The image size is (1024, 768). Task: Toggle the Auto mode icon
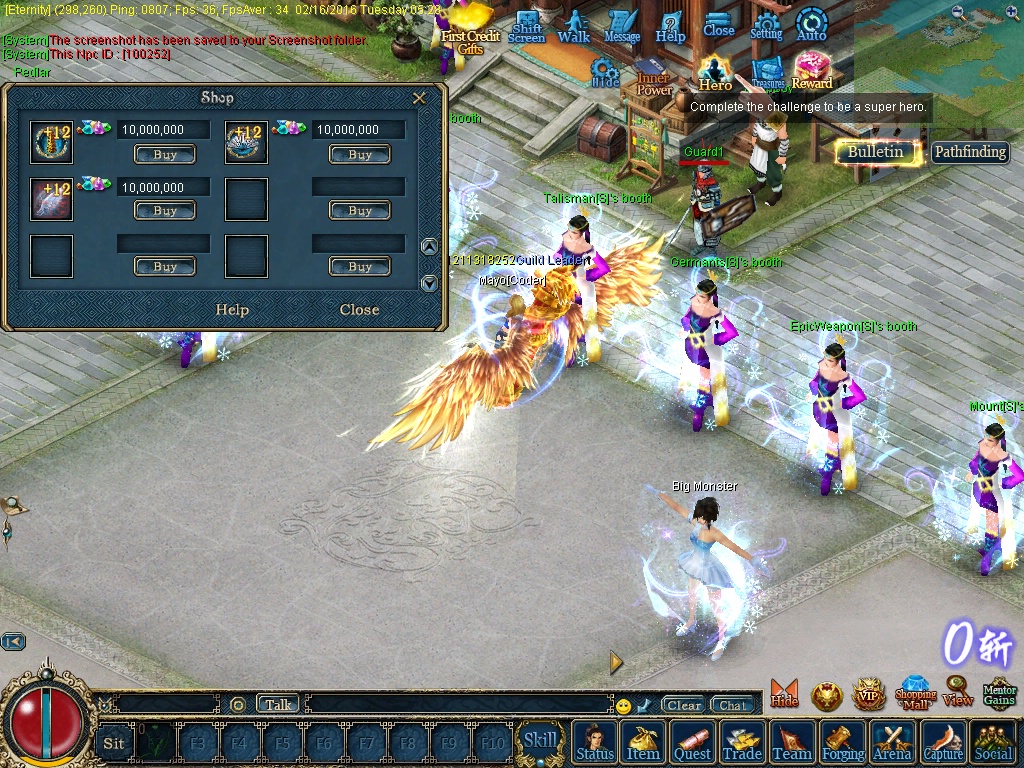[811, 24]
